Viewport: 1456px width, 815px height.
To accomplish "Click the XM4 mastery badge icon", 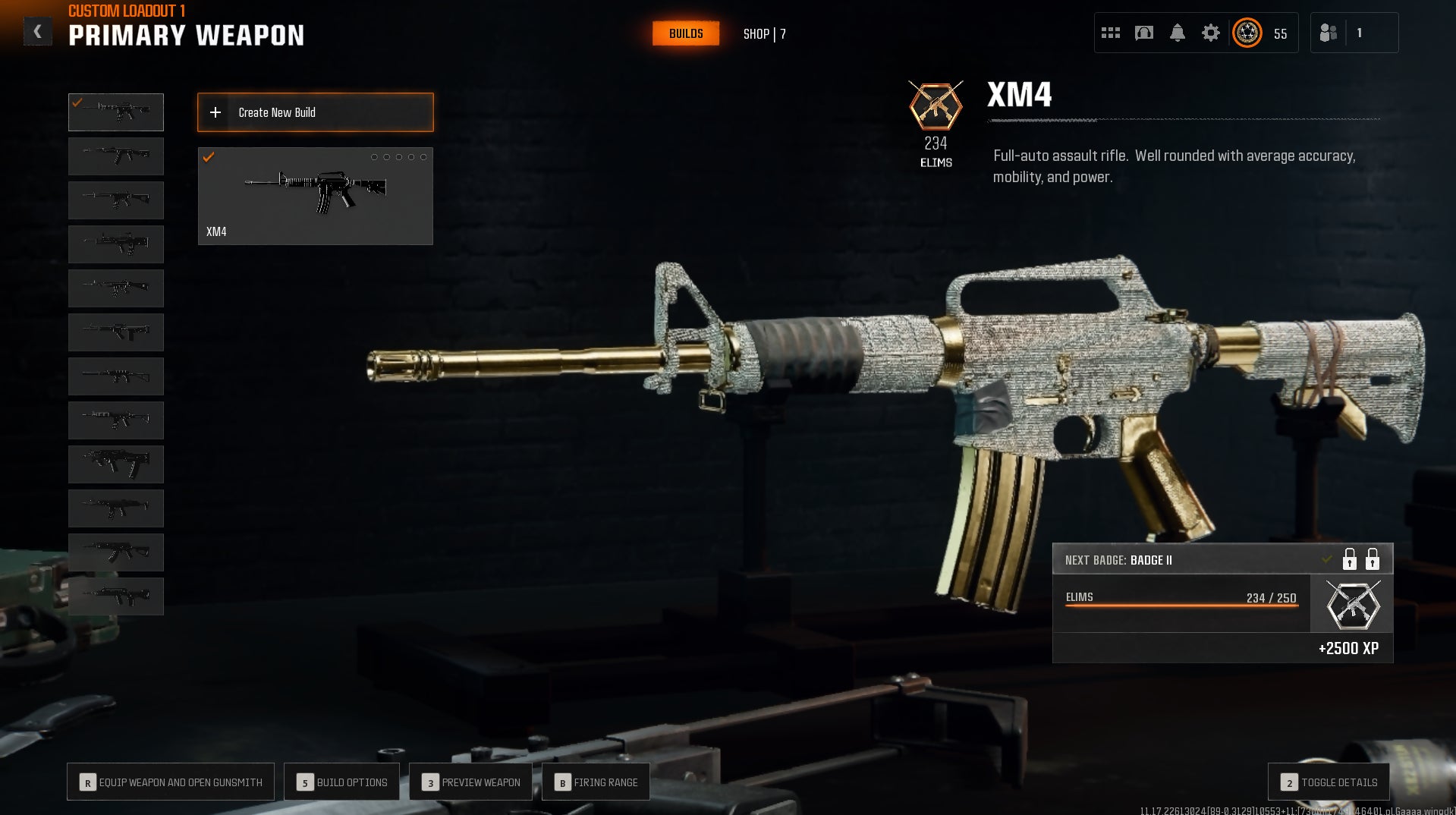I will tap(936, 106).
